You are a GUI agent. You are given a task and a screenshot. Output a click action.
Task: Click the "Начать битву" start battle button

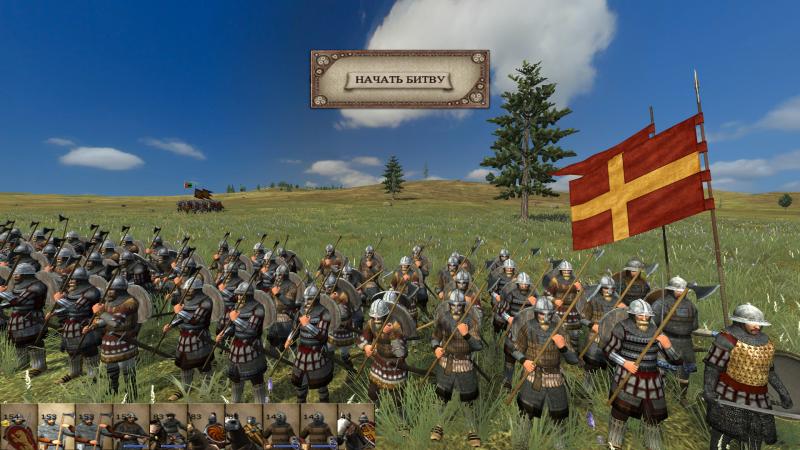(x=399, y=79)
